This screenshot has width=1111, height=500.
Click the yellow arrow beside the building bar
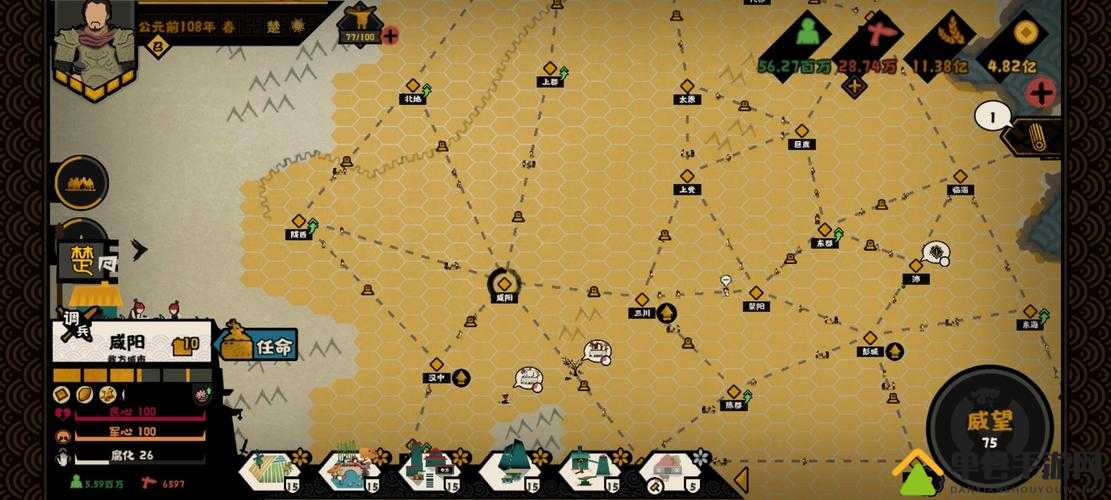point(740,479)
